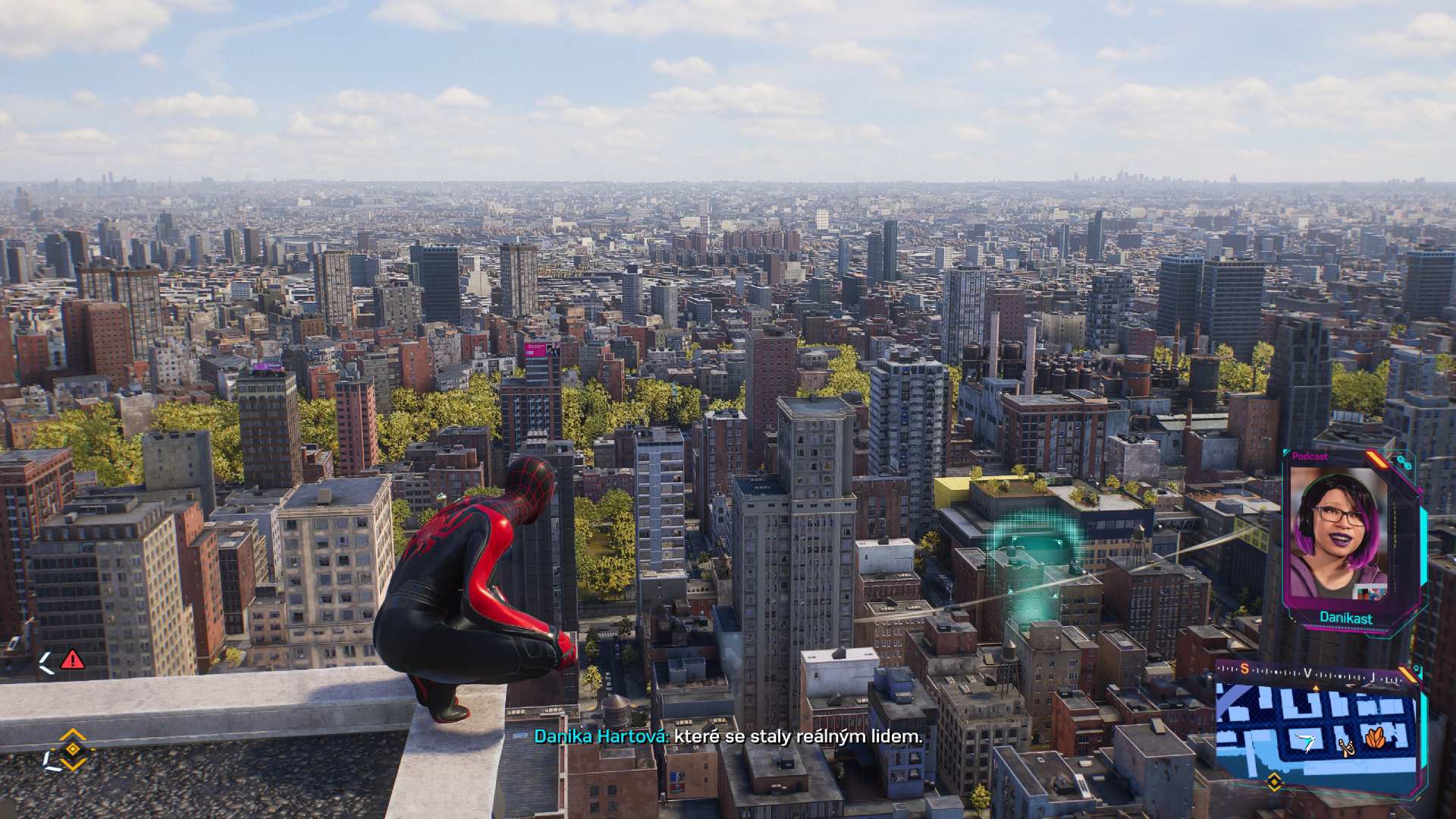
Task: Click the slingshot activity icon on the minimap
Action: click(x=1348, y=748)
